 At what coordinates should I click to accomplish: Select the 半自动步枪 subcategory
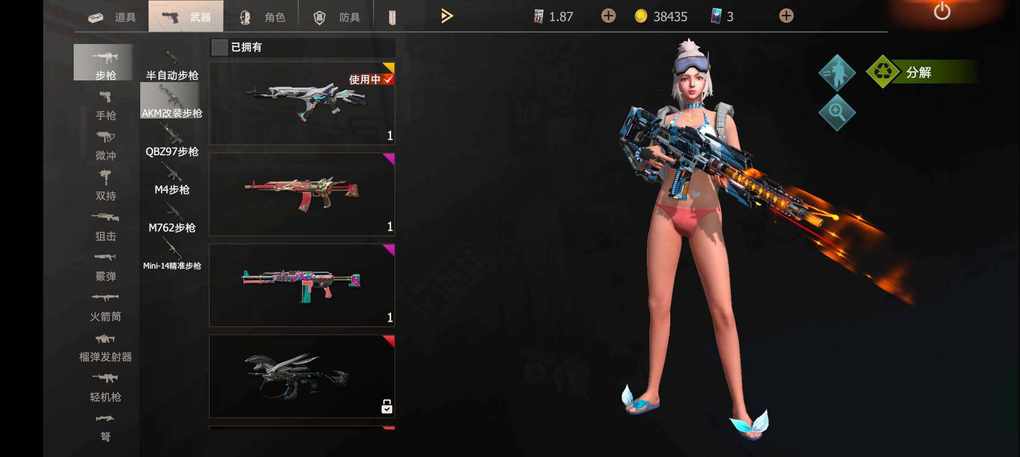(172, 65)
